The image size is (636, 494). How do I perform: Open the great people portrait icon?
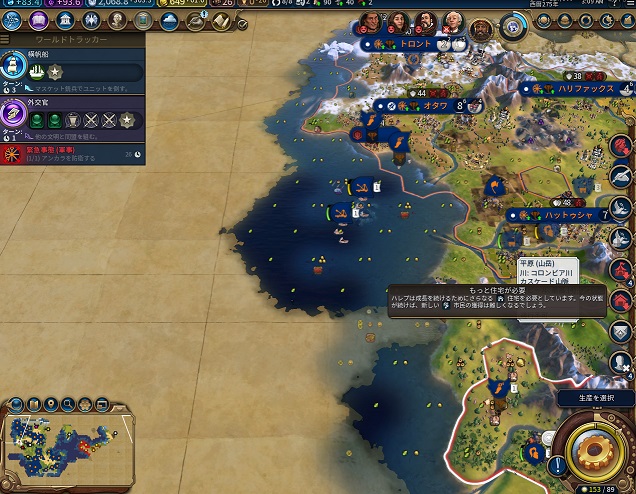pyautogui.click(x=118, y=21)
